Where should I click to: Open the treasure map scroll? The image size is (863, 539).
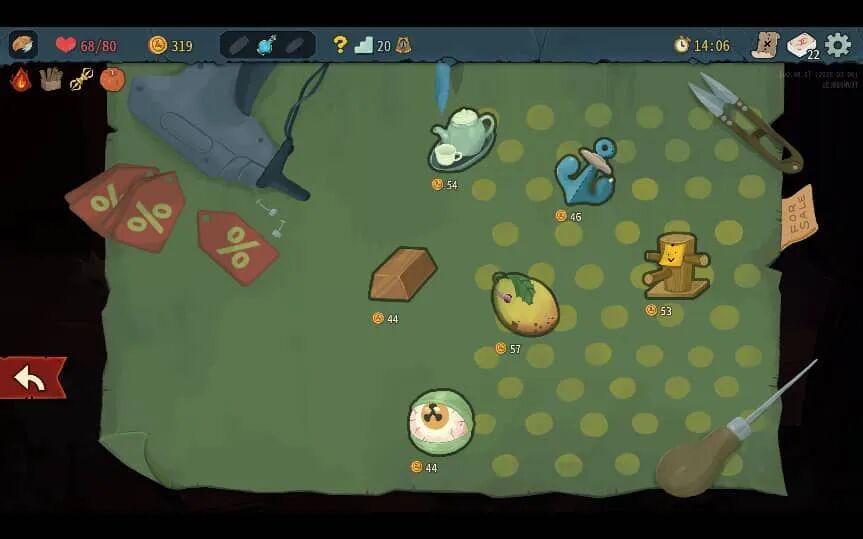765,45
